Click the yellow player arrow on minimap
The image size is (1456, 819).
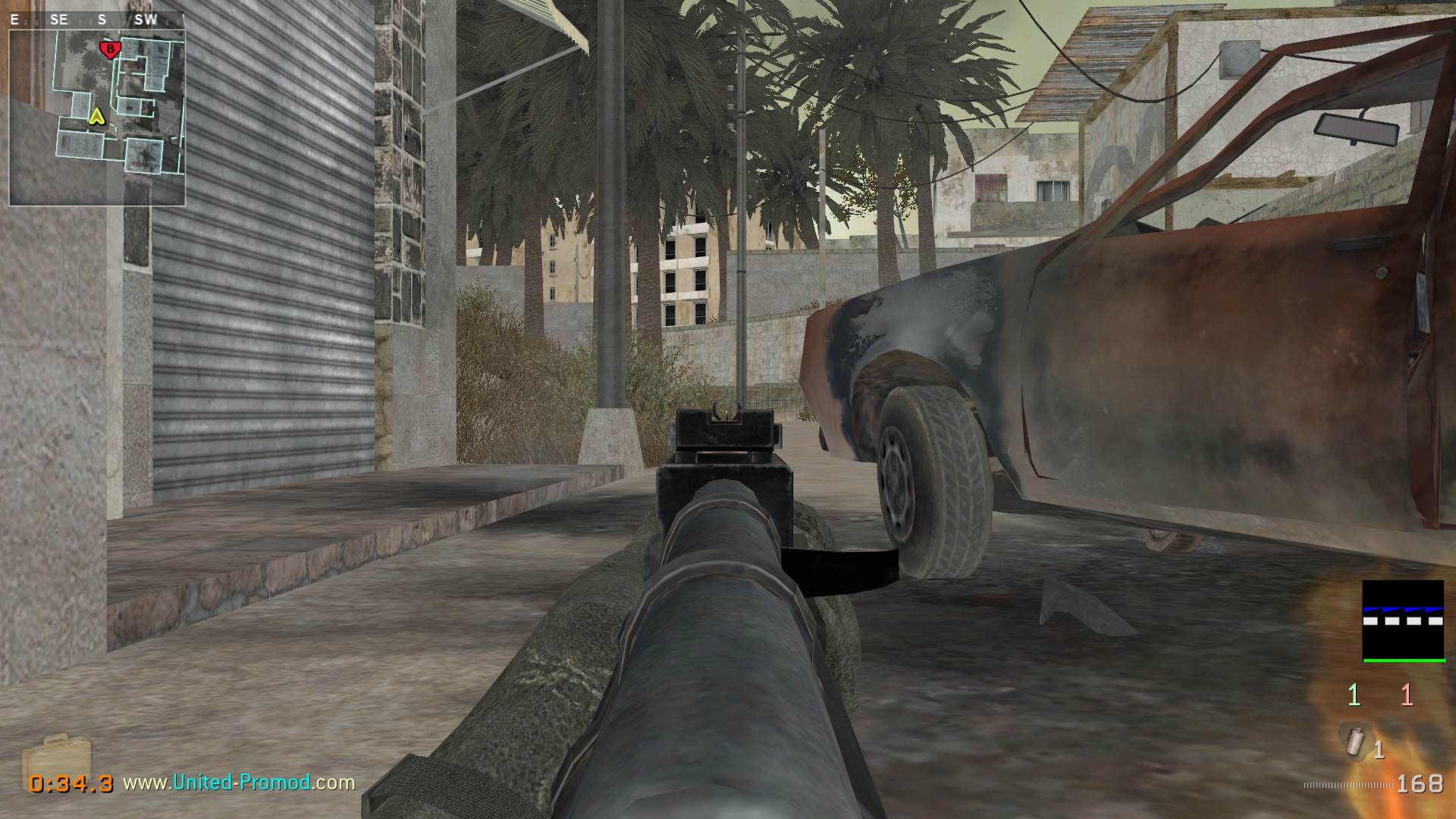pyautogui.click(x=96, y=116)
